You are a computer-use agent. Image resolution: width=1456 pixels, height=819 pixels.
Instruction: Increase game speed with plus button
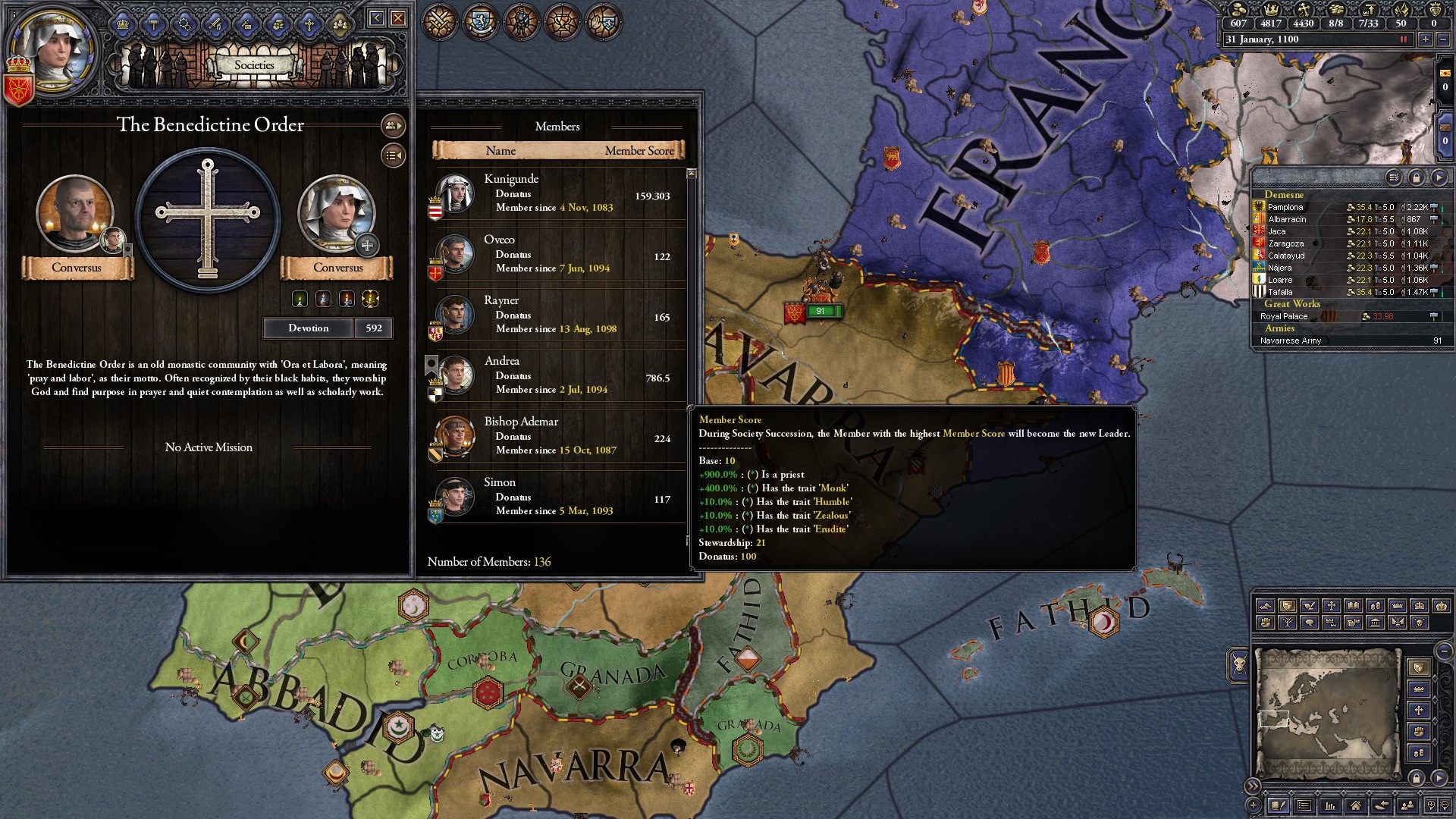point(1426,39)
